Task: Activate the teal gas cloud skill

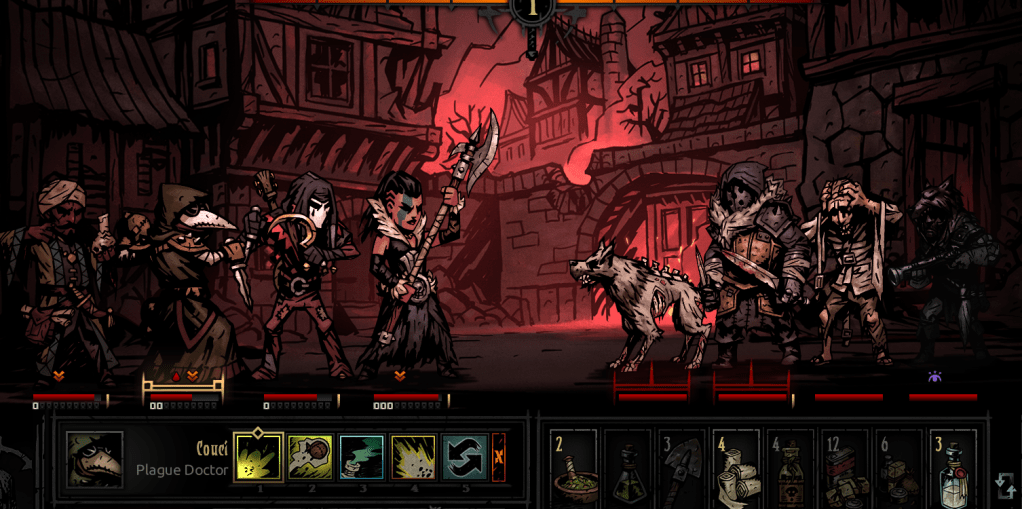Action: [x=362, y=457]
